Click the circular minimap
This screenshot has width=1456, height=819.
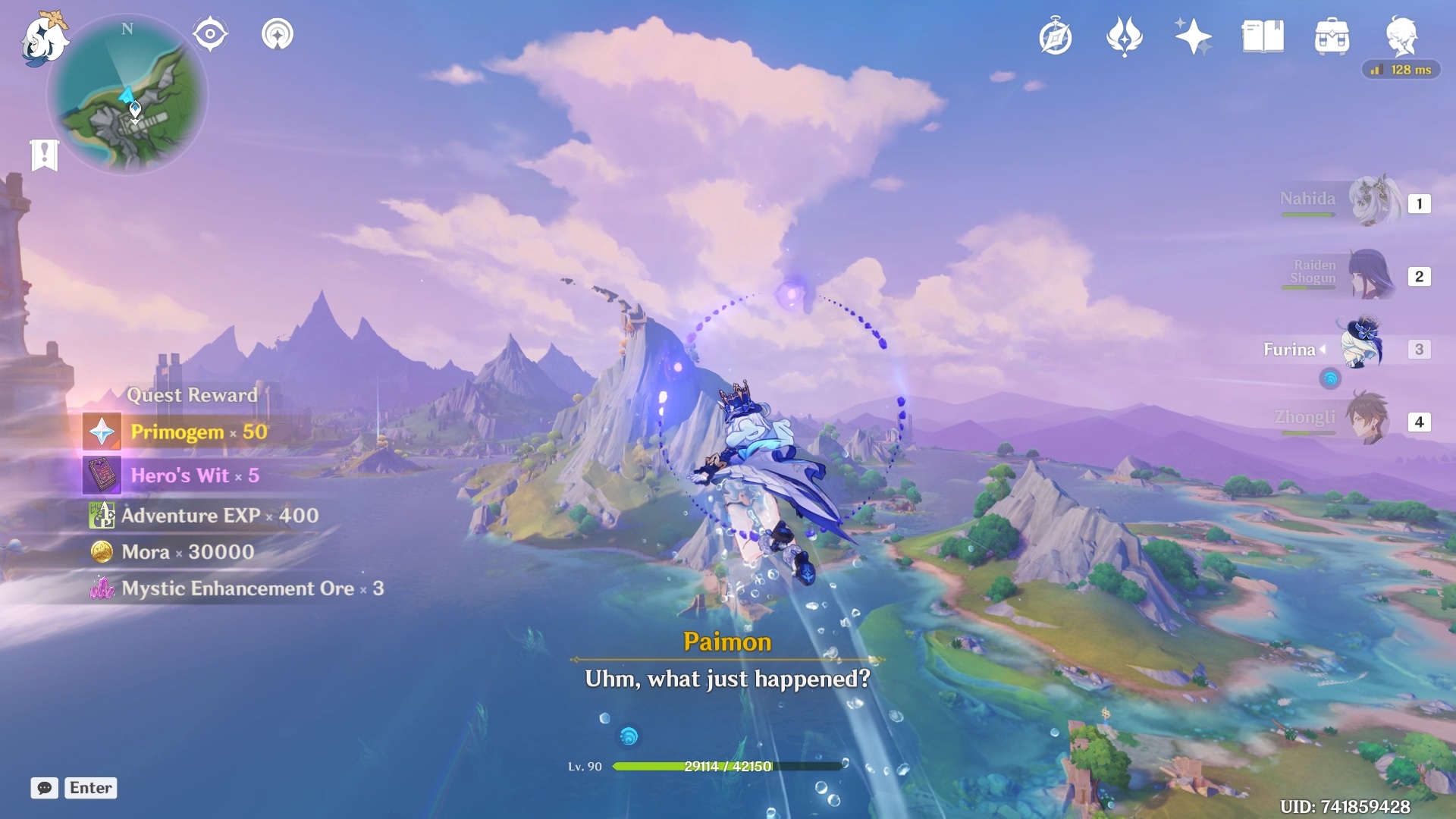click(x=127, y=96)
